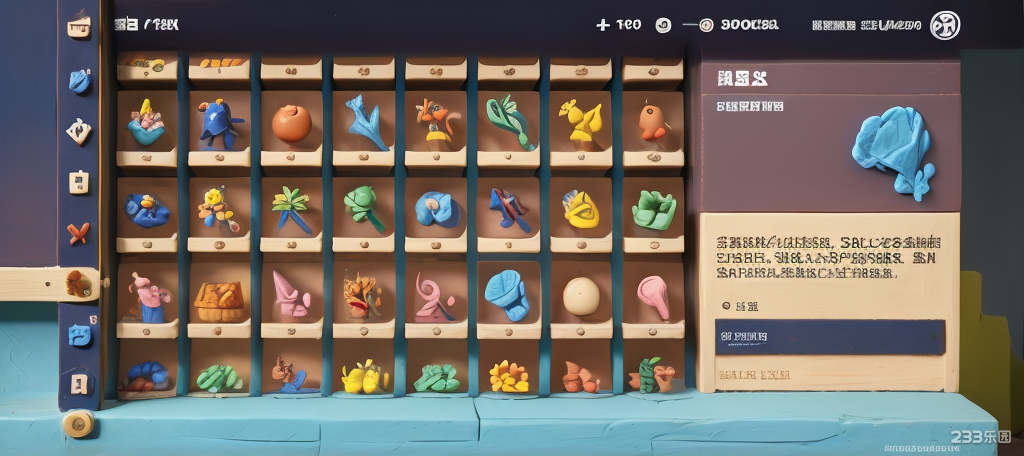The width and height of the screenshot is (1024, 456).
Task: Pick the blue snail shell item
Action: click(x=436, y=209)
